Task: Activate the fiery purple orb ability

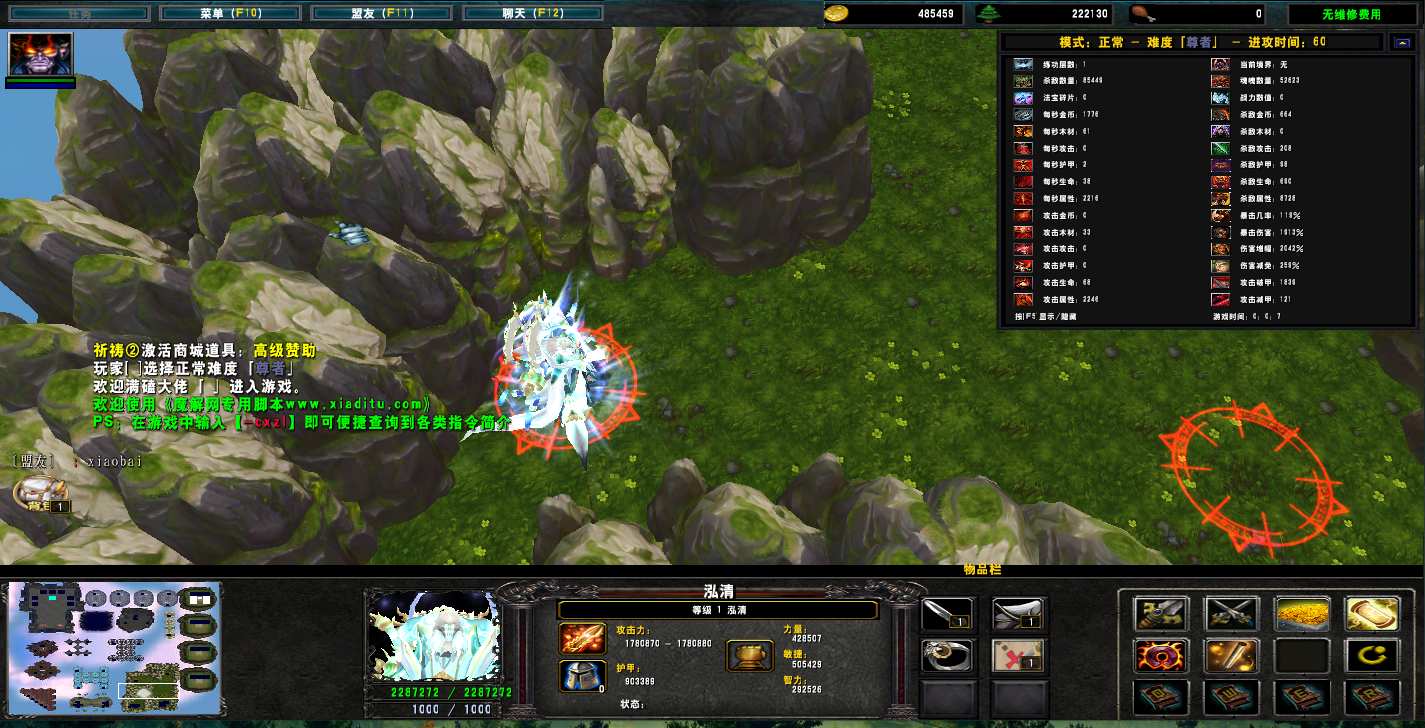Action: pyautogui.click(x=1161, y=656)
